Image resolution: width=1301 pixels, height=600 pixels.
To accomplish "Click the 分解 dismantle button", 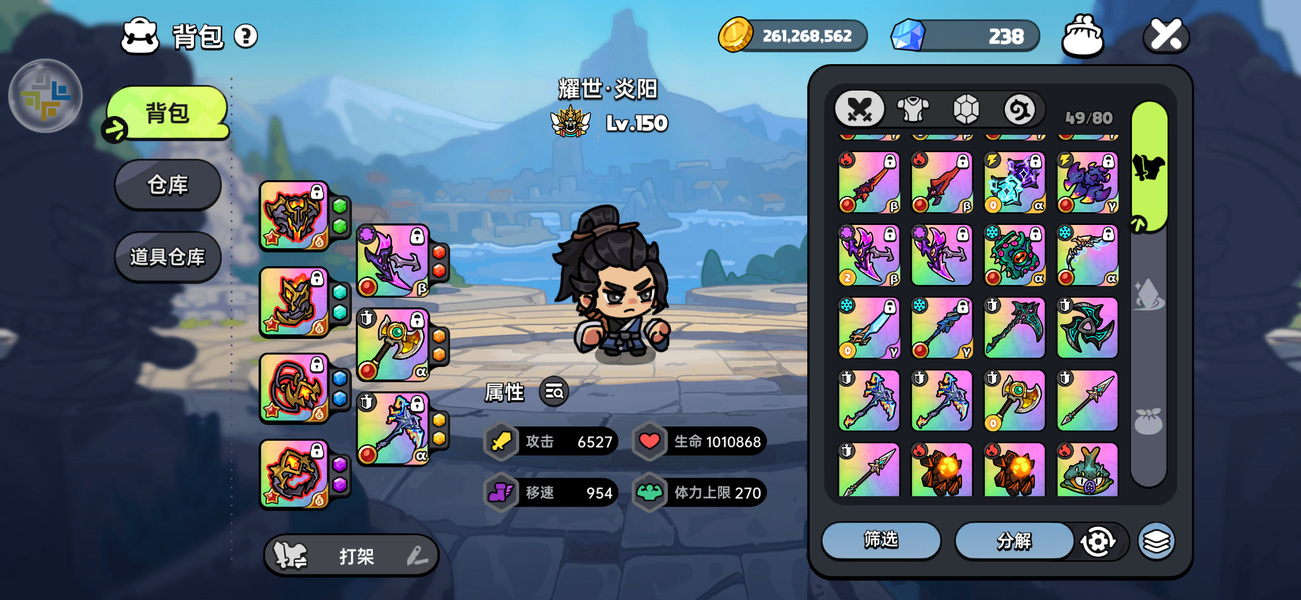I will pos(1013,541).
